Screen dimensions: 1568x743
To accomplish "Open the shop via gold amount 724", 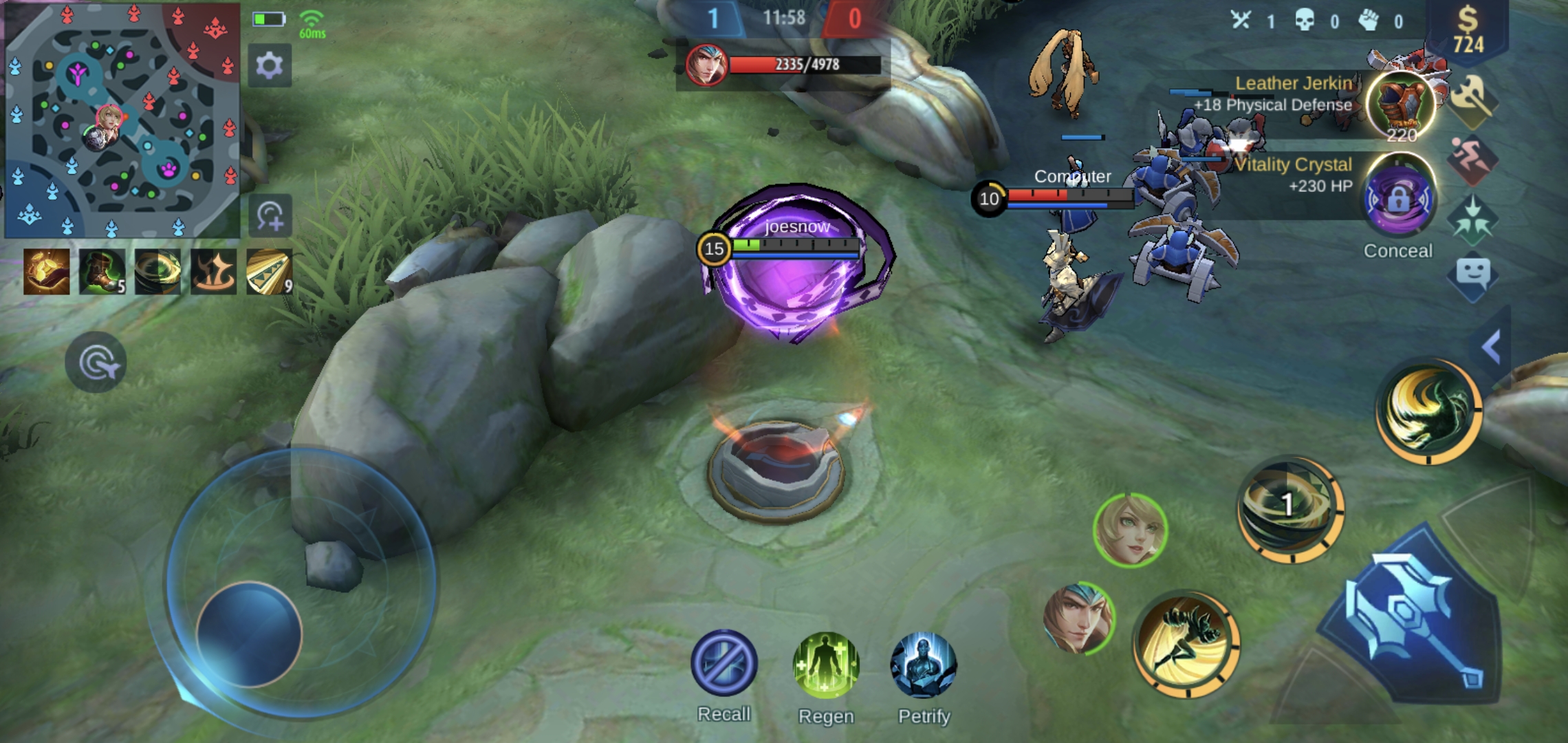I will 1468,31.
